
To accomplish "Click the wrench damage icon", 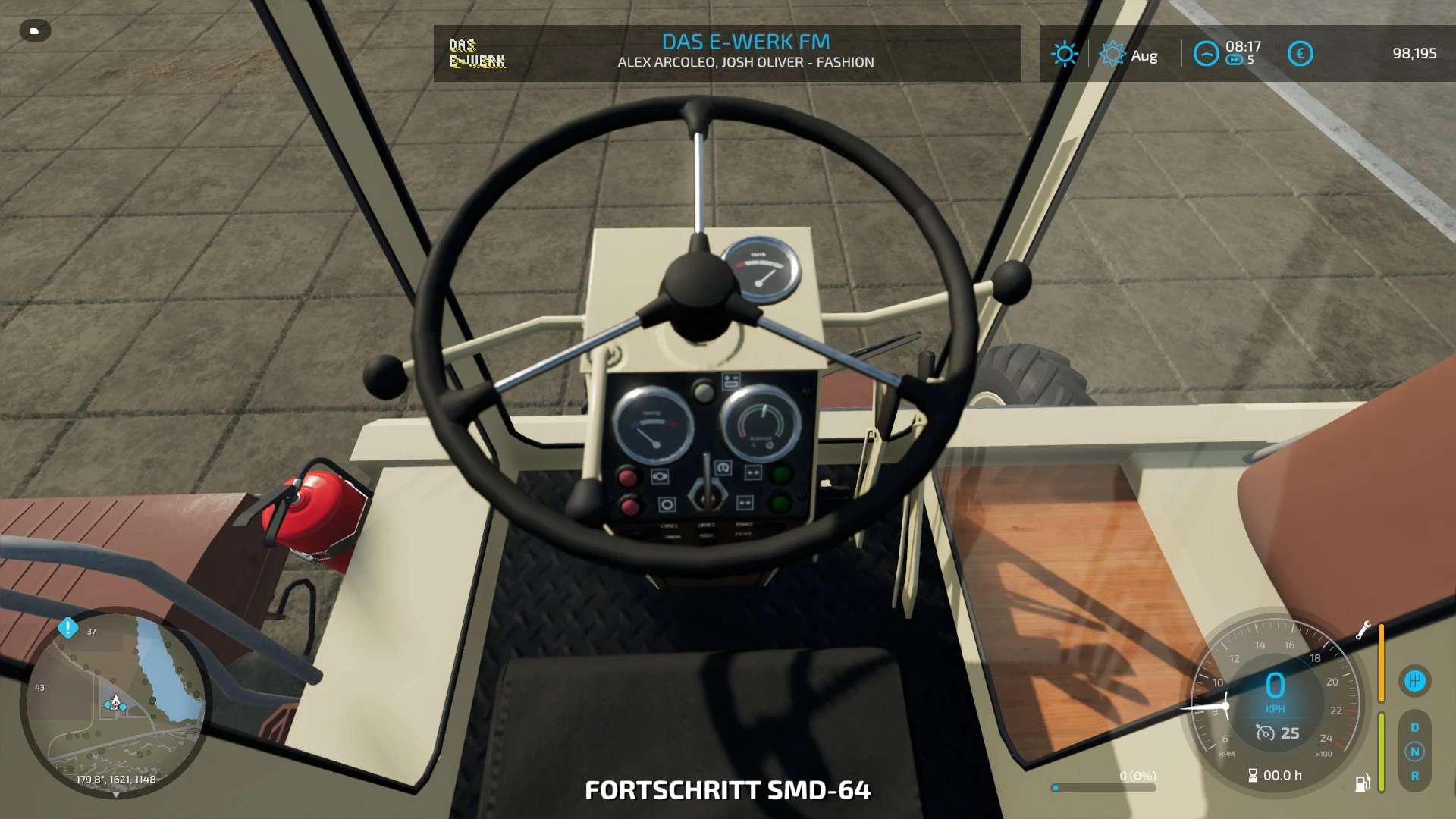I will [x=1363, y=630].
